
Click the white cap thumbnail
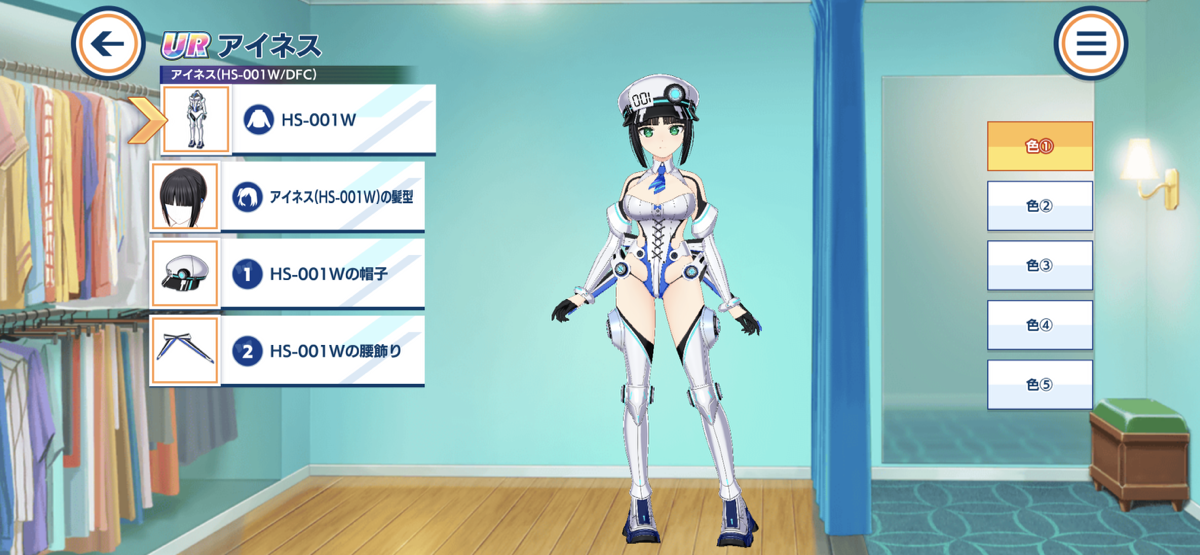point(184,273)
